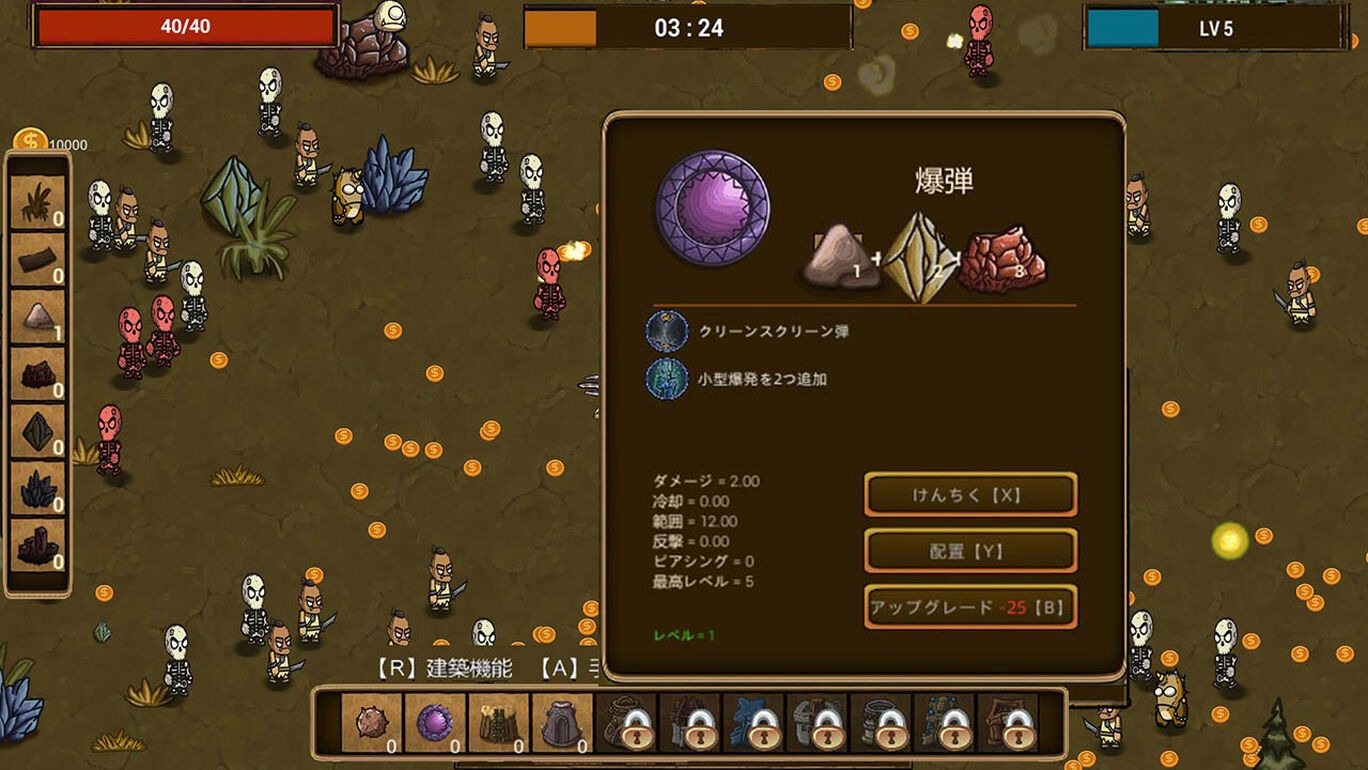Click the red crystal ingredient icon showing 3
1368x770 pixels.
click(1005, 257)
